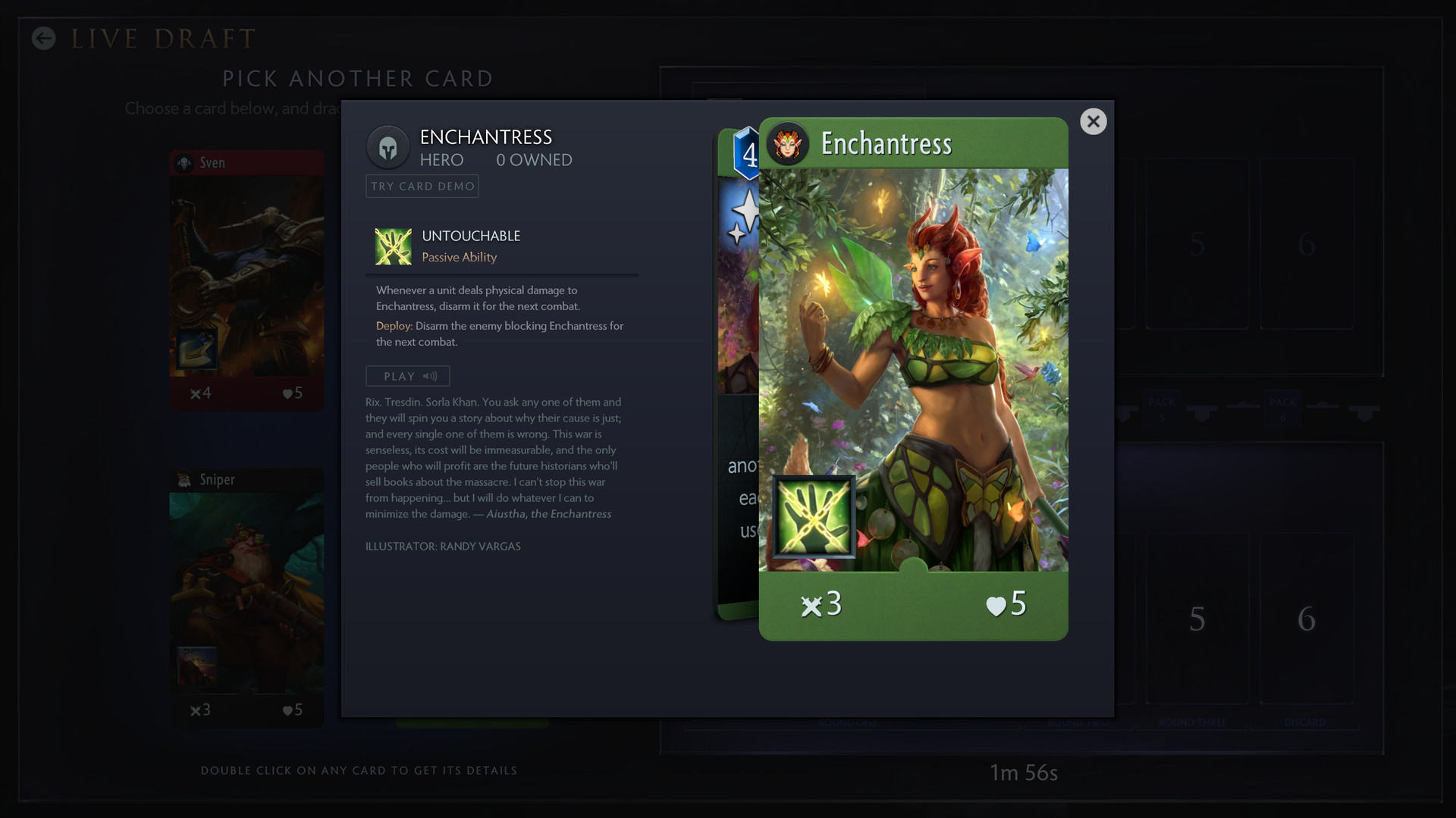The height and width of the screenshot is (818, 1456).
Task: Collapse the ROUND THREE section
Action: pos(1192,722)
